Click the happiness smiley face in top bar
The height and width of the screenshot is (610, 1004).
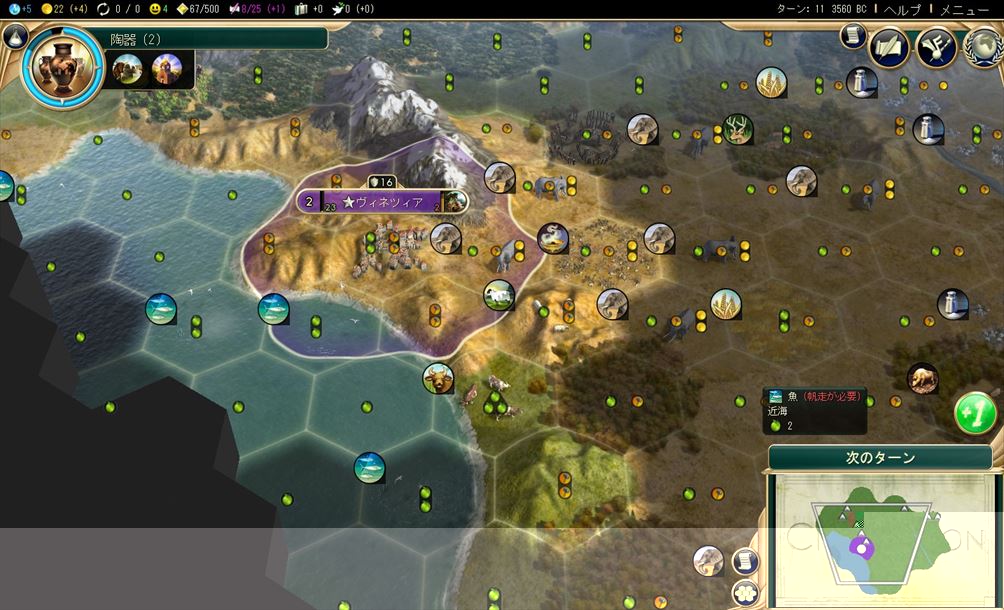click(156, 8)
